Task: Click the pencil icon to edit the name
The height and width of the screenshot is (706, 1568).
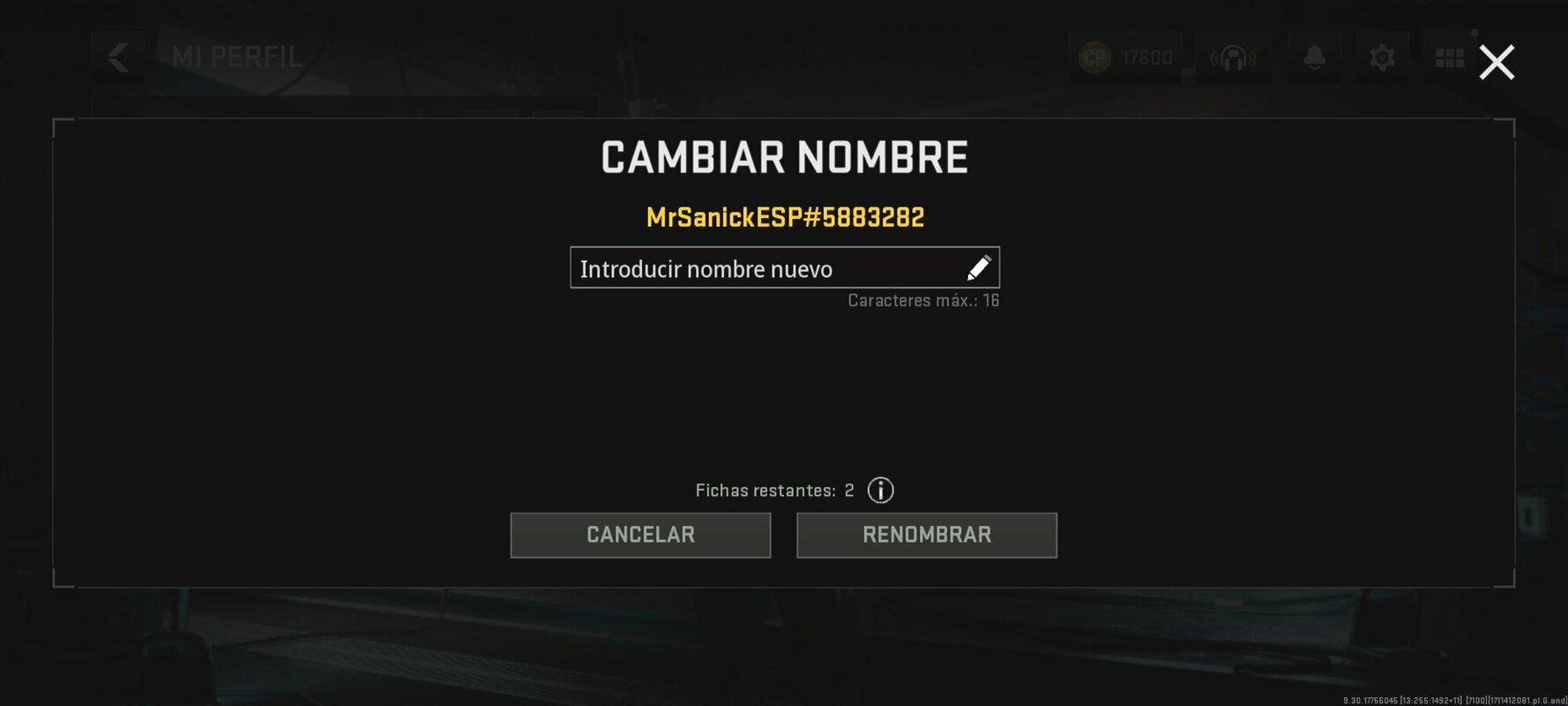Action: pyautogui.click(x=980, y=267)
